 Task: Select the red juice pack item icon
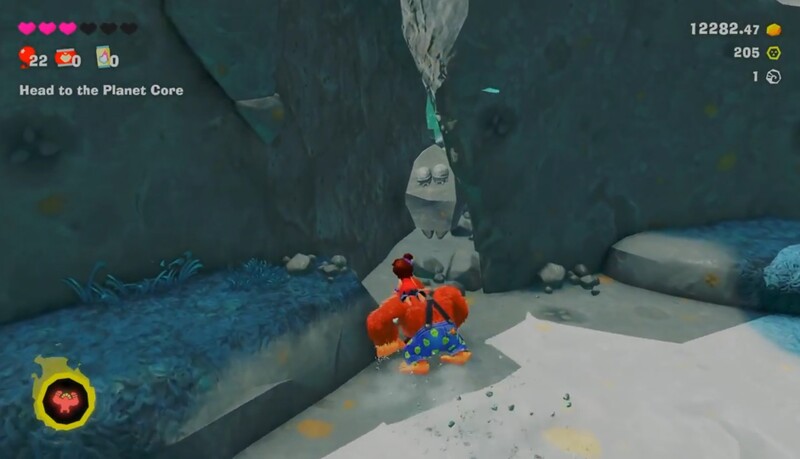[65, 58]
